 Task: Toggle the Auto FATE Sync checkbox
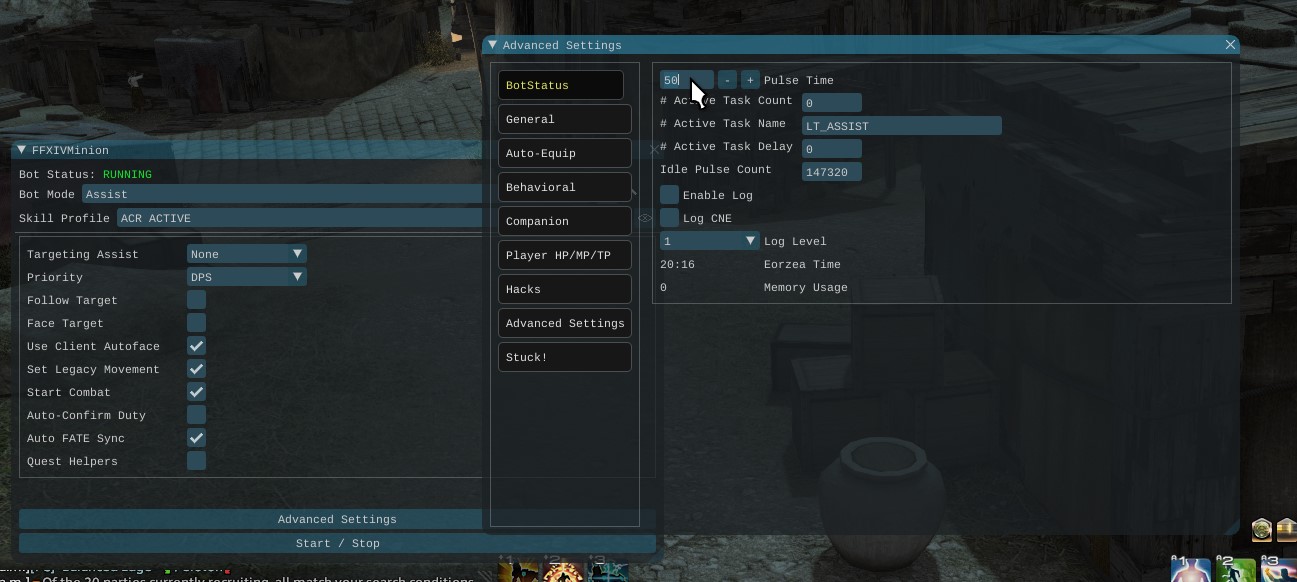(197, 438)
